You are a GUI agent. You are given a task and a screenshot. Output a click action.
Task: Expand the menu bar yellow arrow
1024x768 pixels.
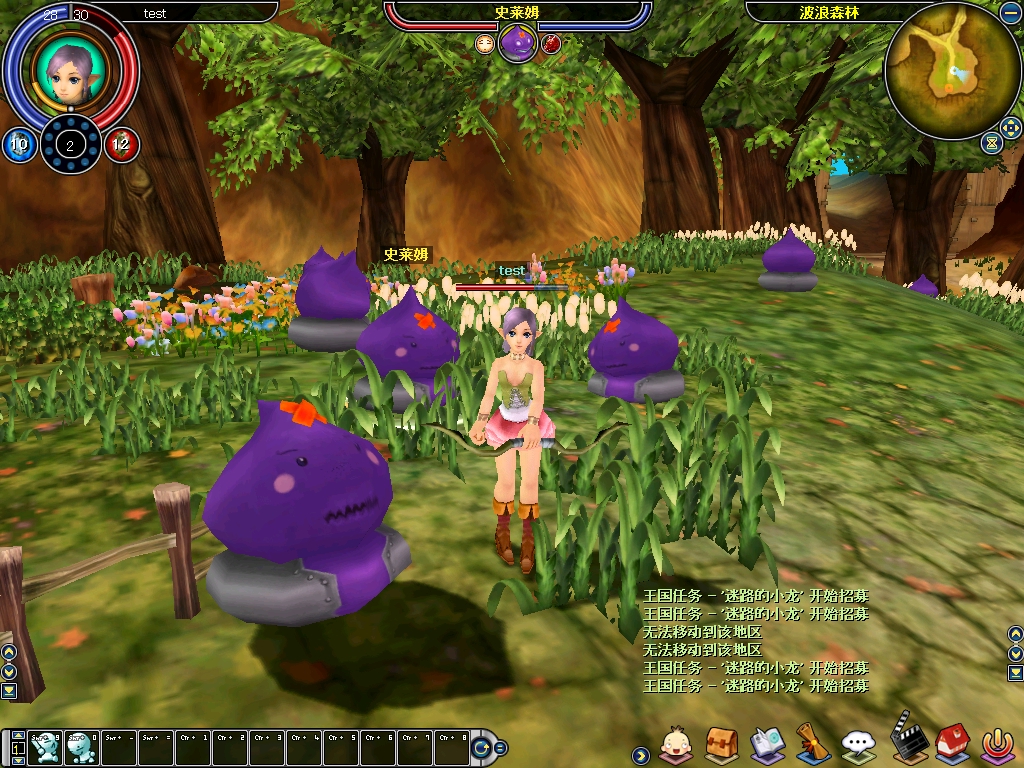[640, 754]
